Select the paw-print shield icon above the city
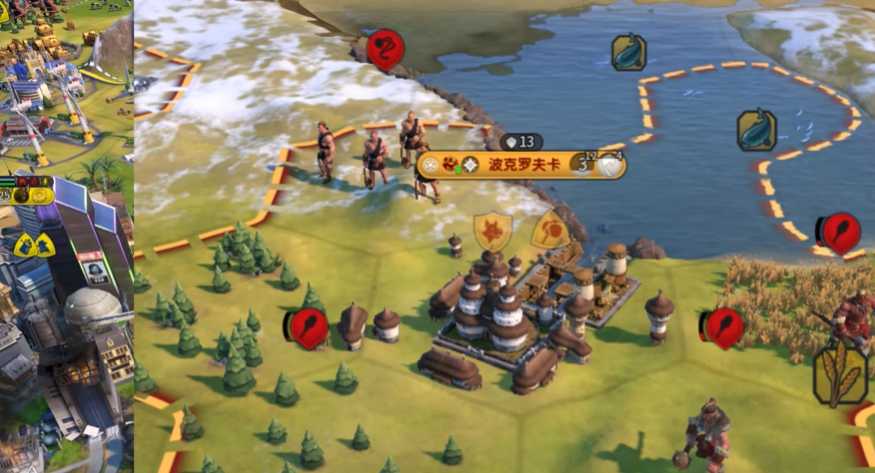Screen dimensions: 875x473 pyautogui.click(x=492, y=231)
